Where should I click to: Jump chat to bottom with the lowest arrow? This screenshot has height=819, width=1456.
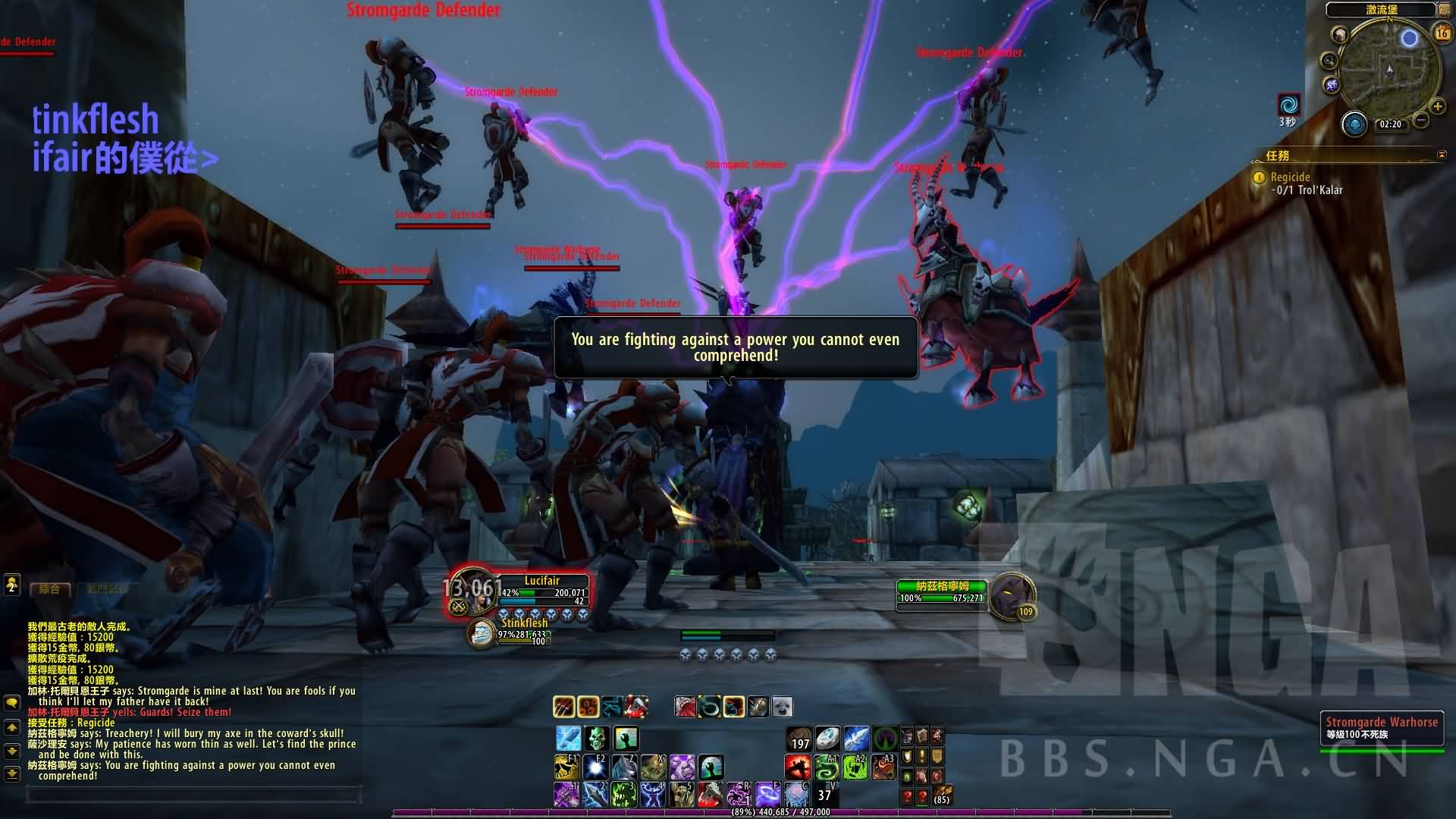[11, 773]
